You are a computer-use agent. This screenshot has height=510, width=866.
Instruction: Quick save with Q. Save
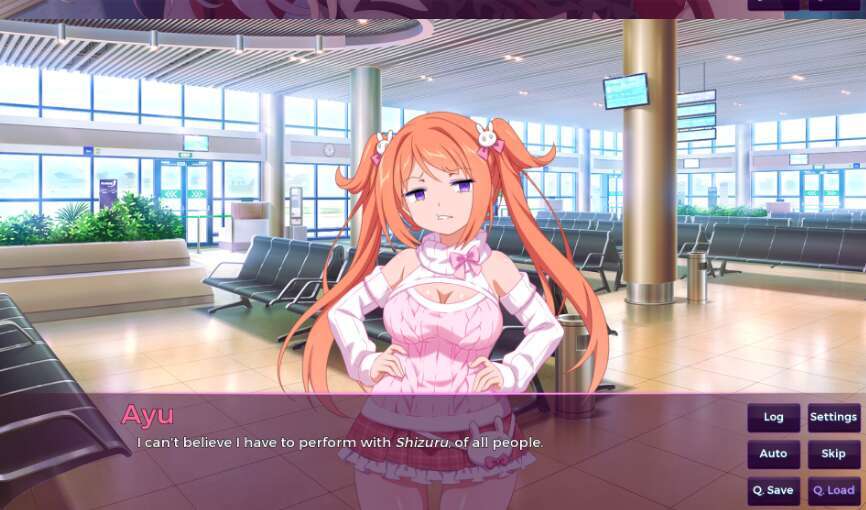click(773, 490)
